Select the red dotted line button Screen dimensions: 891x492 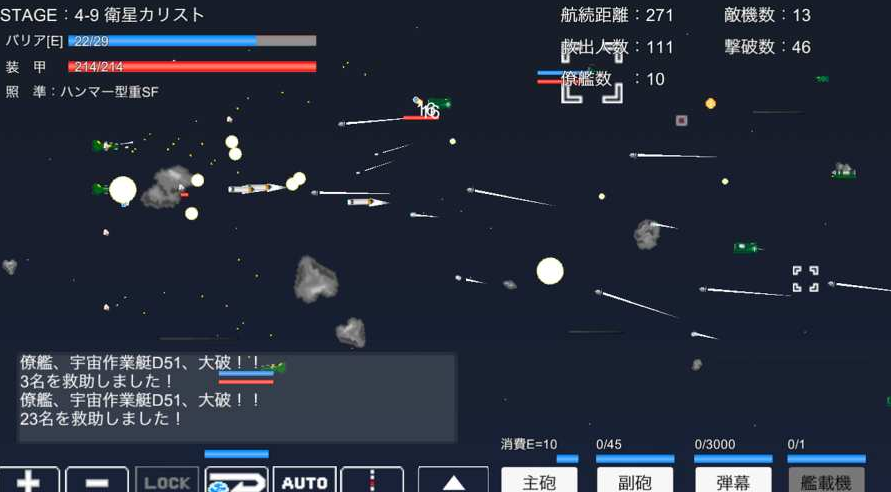372,480
